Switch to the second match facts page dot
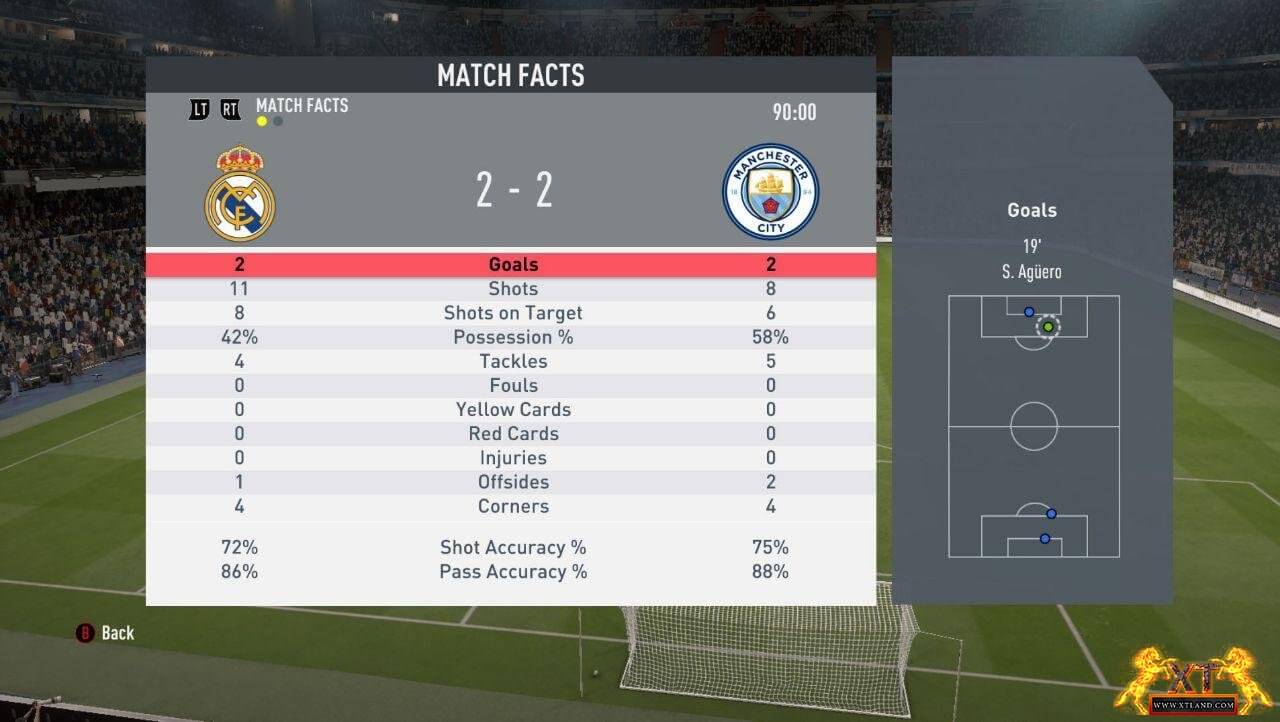This screenshot has width=1280, height=722. (x=278, y=122)
